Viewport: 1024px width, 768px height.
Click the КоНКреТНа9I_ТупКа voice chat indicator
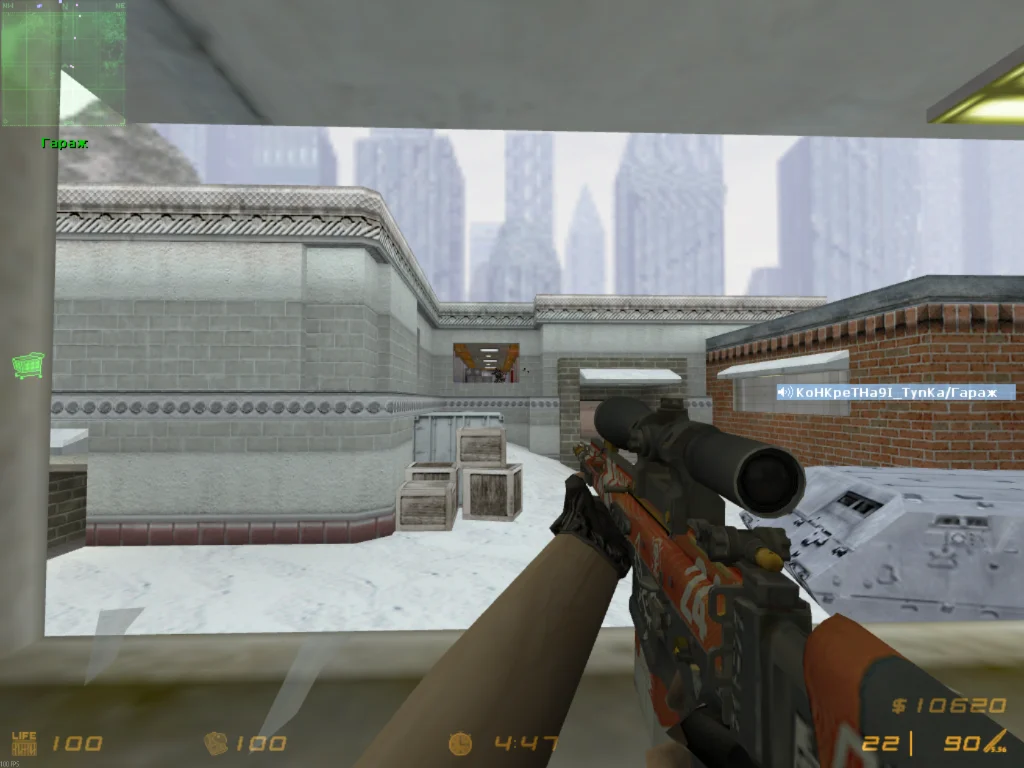[895, 392]
